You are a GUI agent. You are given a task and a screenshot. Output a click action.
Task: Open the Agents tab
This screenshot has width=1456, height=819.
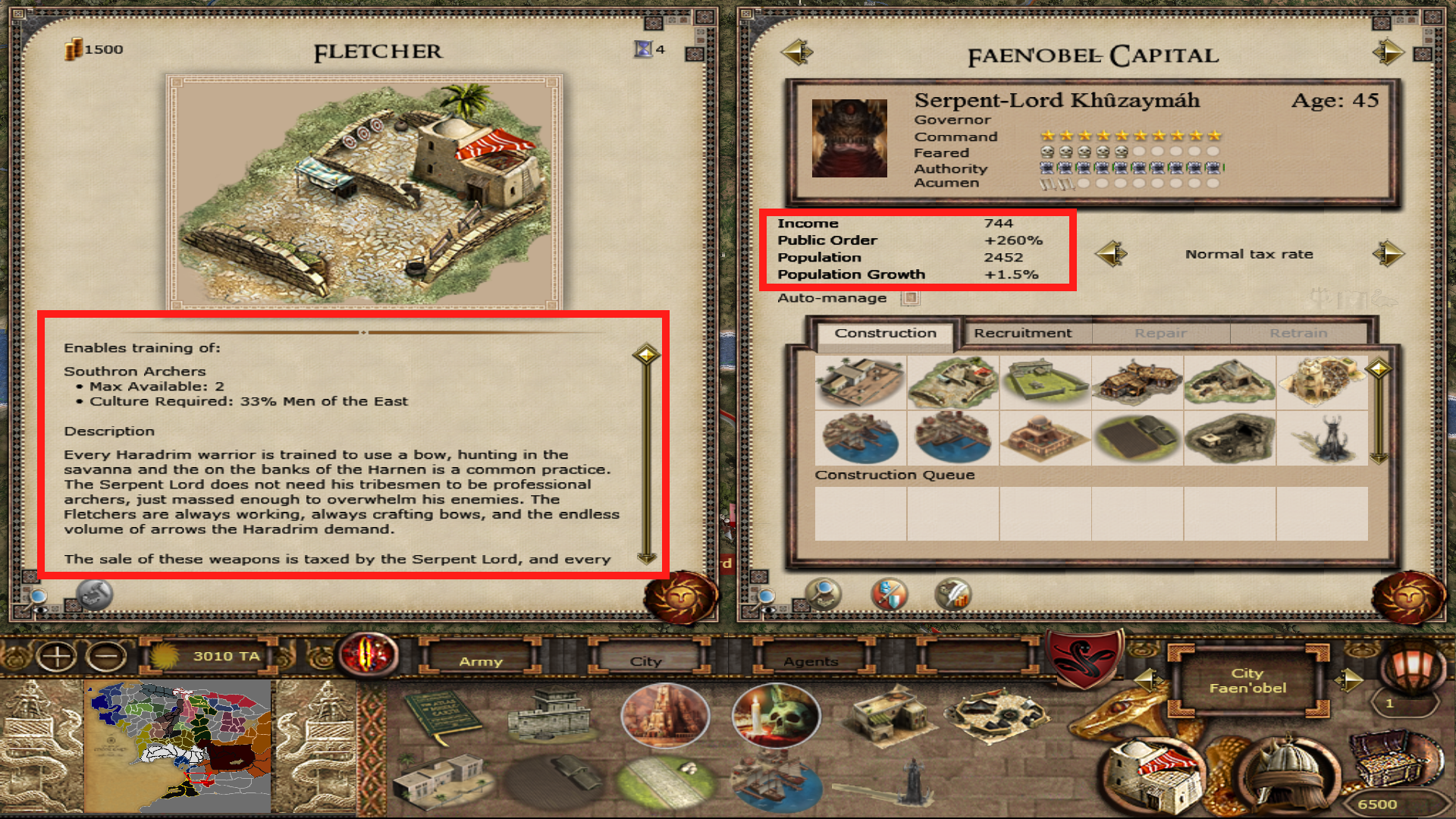coord(811,661)
